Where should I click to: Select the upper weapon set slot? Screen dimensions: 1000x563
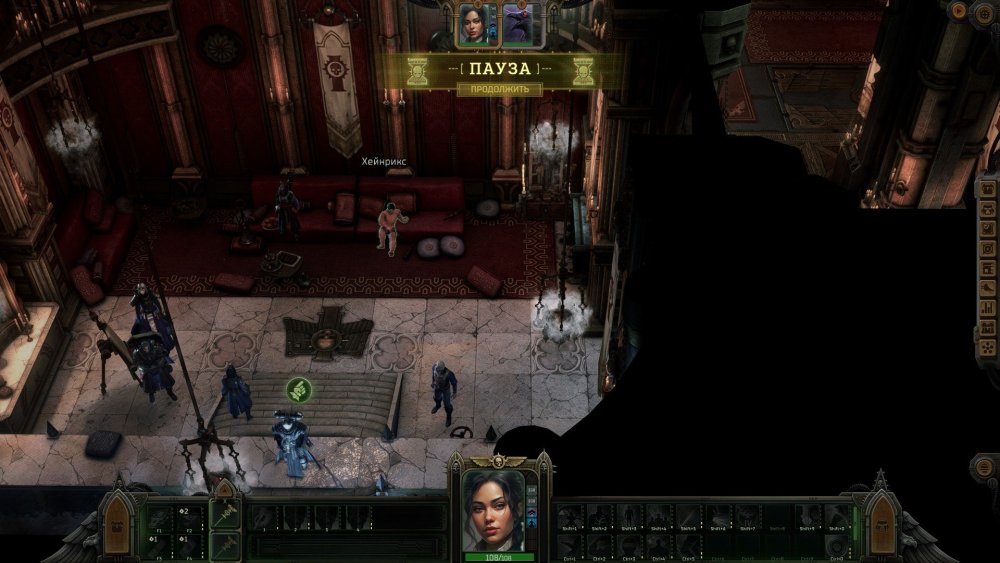coord(225,513)
